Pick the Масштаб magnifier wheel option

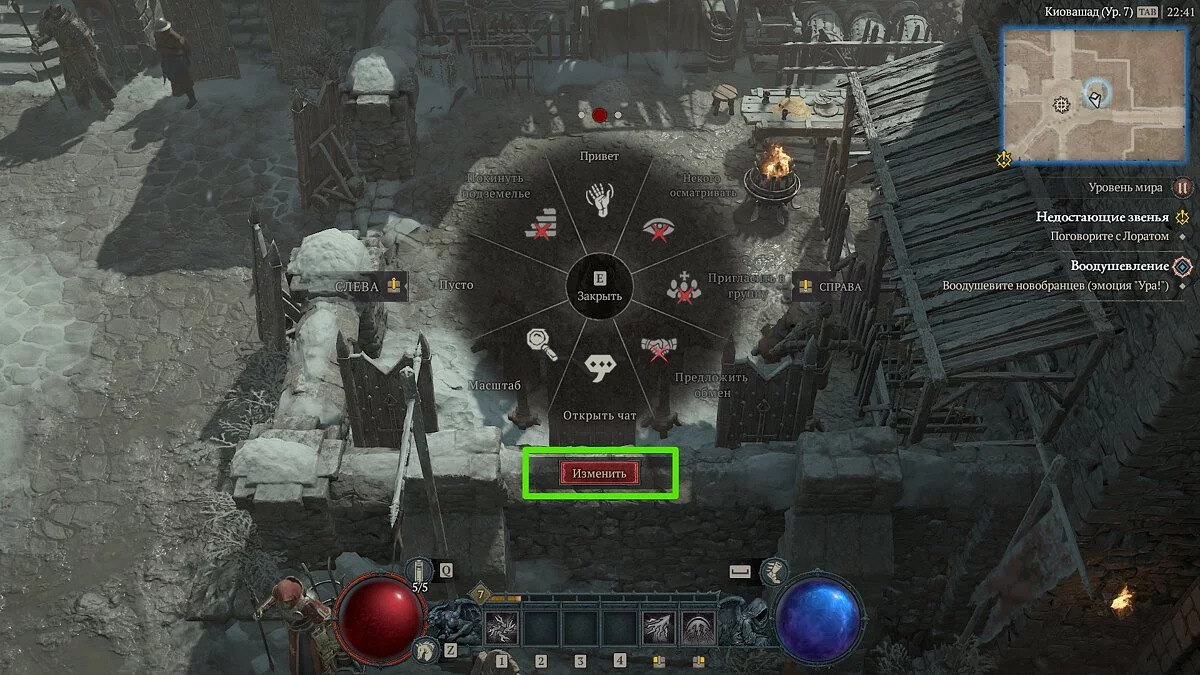click(x=541, y=344)
